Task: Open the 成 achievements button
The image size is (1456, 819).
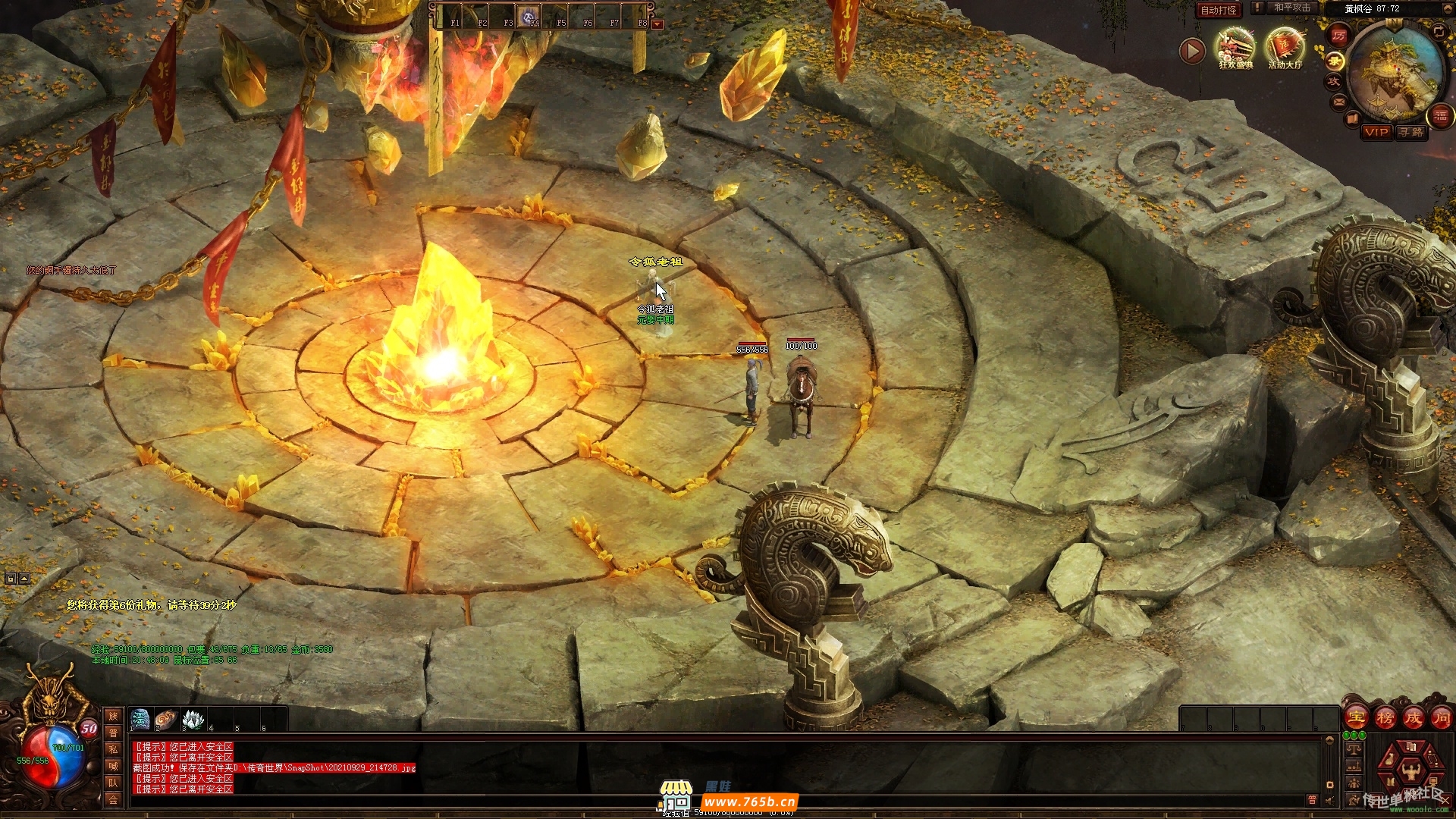Action: click(x=1413, y=717)
